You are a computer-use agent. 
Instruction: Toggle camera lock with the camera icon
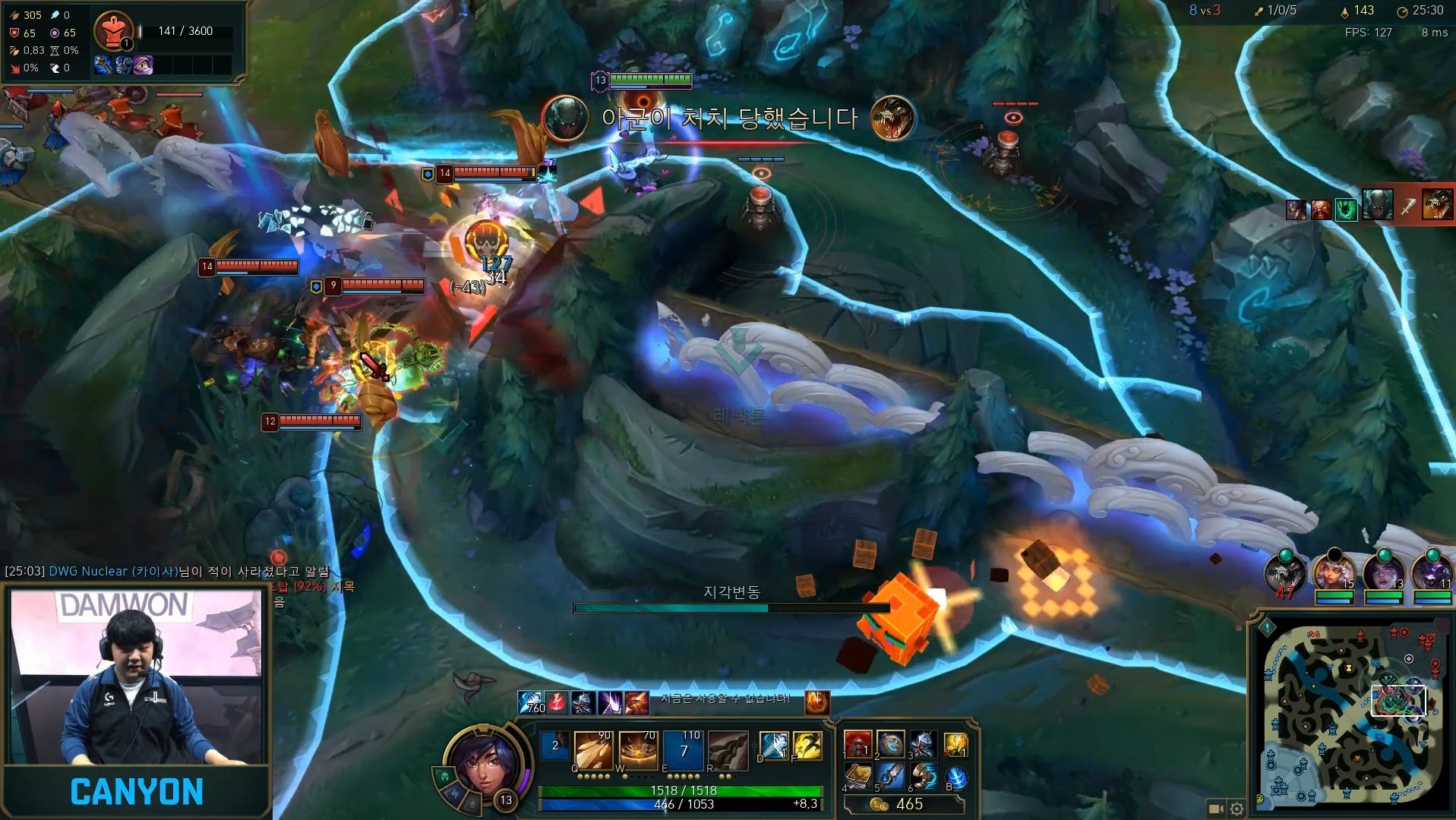[x=1216, y=809]
